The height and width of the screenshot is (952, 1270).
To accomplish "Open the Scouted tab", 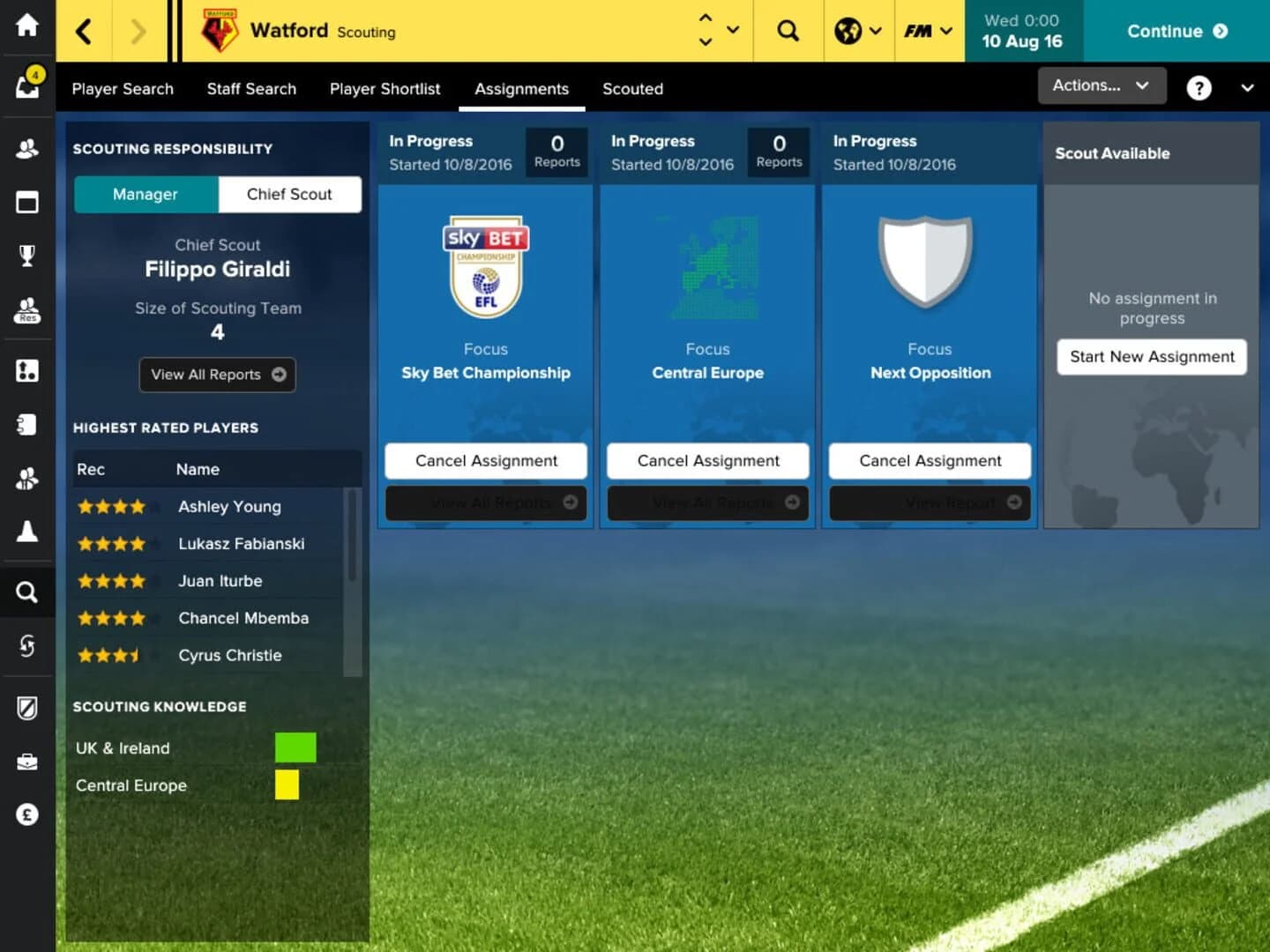I will 632,89.
